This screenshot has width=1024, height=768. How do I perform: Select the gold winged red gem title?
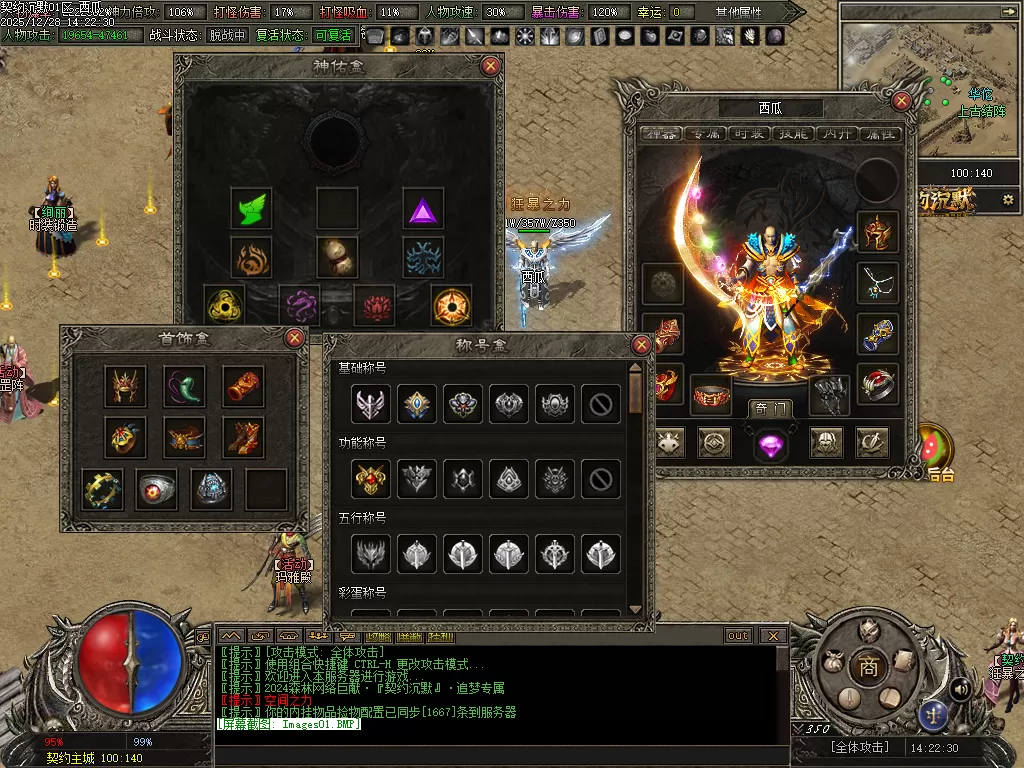[x=370, y=479]
